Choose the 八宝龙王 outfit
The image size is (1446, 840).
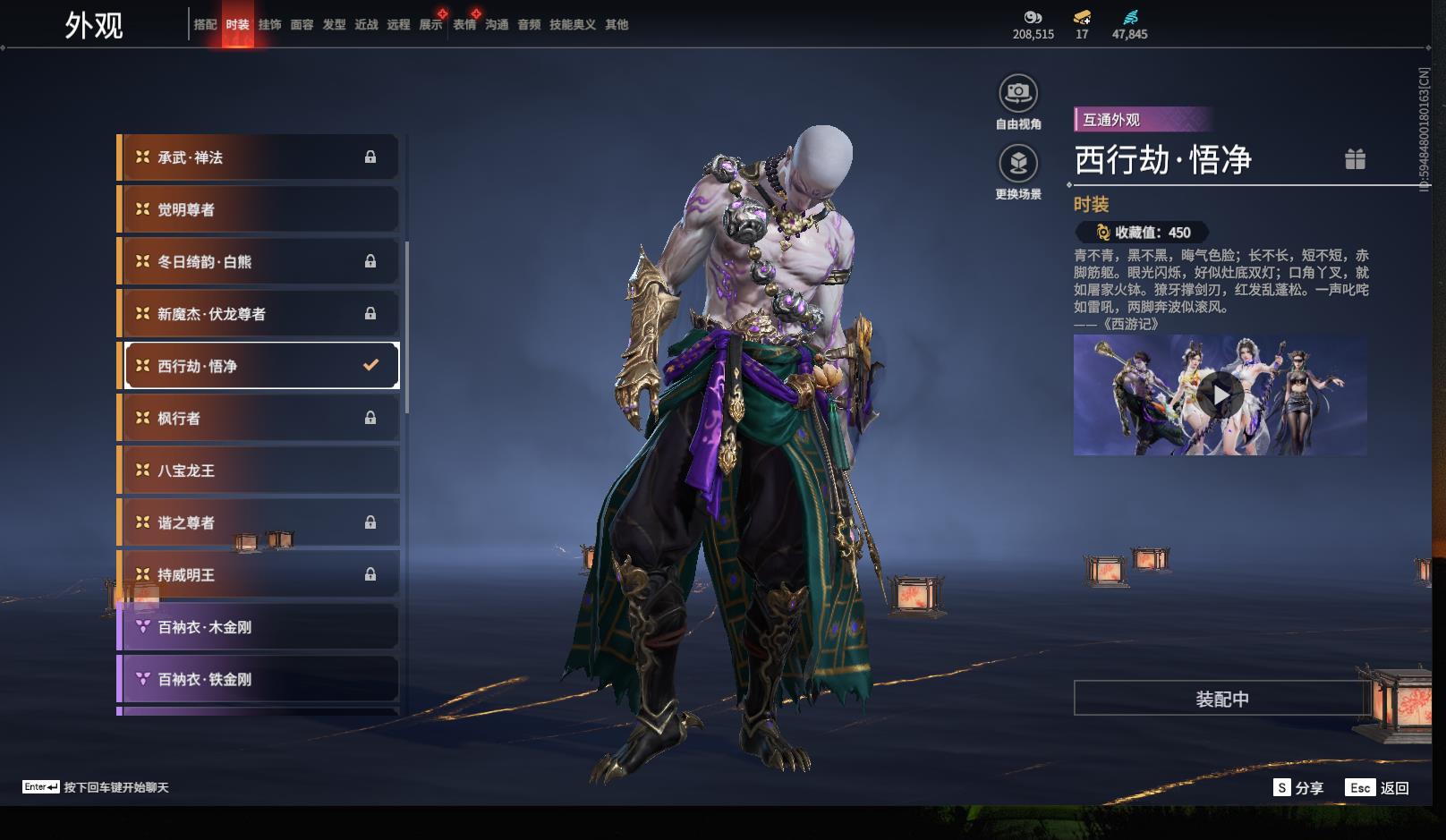pos(259,471)
